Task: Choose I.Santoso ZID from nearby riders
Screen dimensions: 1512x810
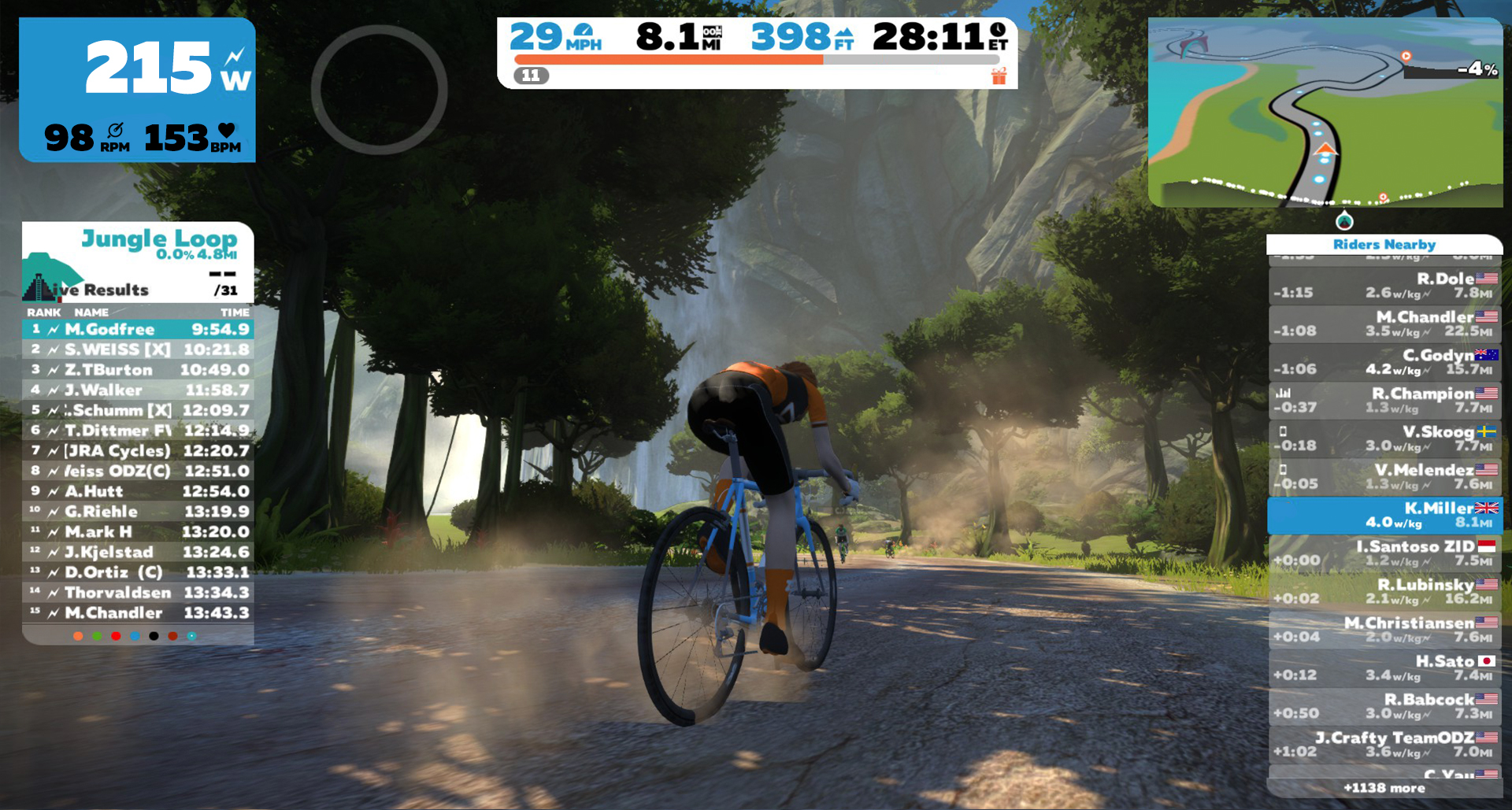Action: coord(1384,553)
